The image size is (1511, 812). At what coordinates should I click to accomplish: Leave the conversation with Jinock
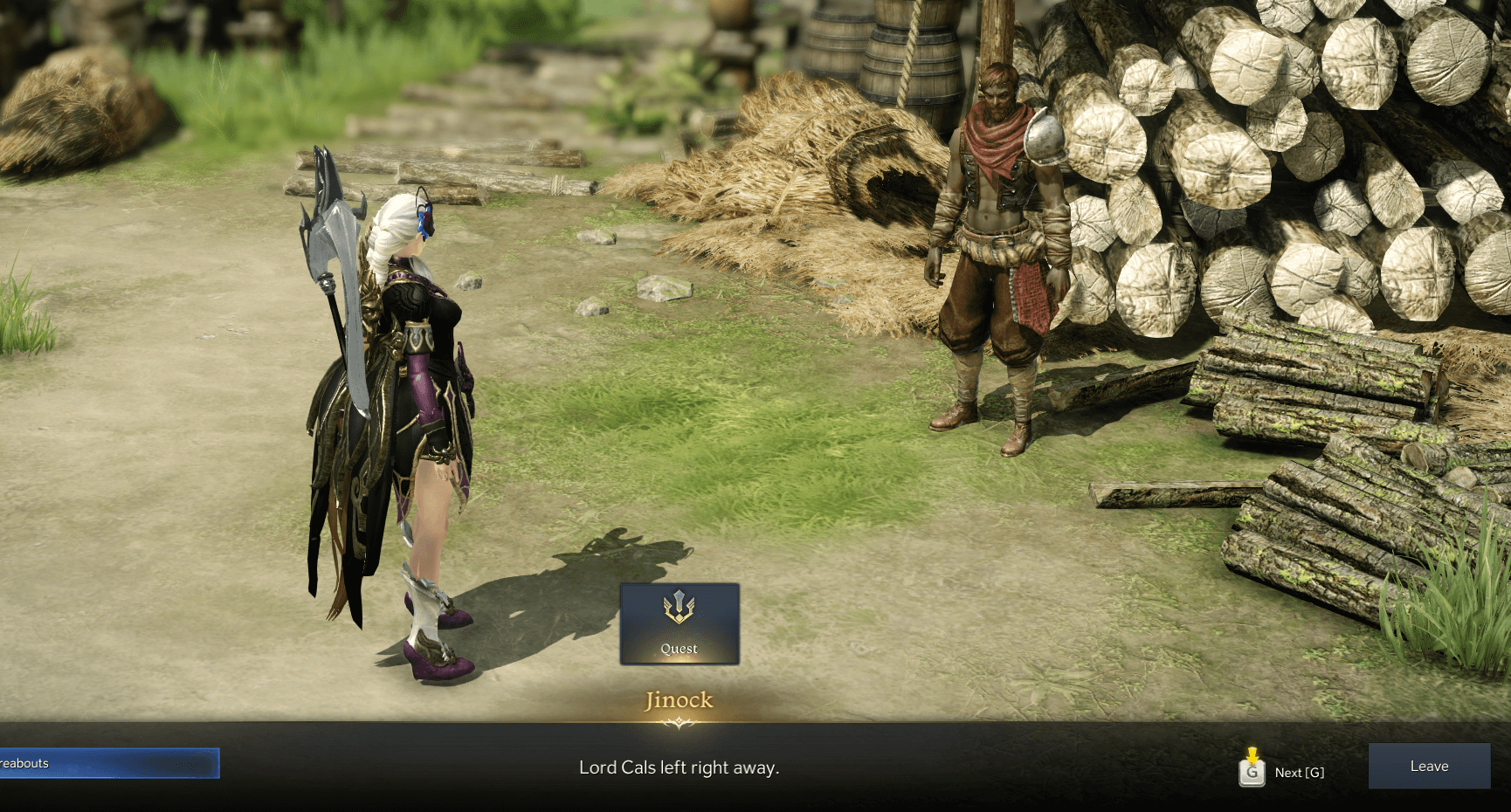point(1429,766)
